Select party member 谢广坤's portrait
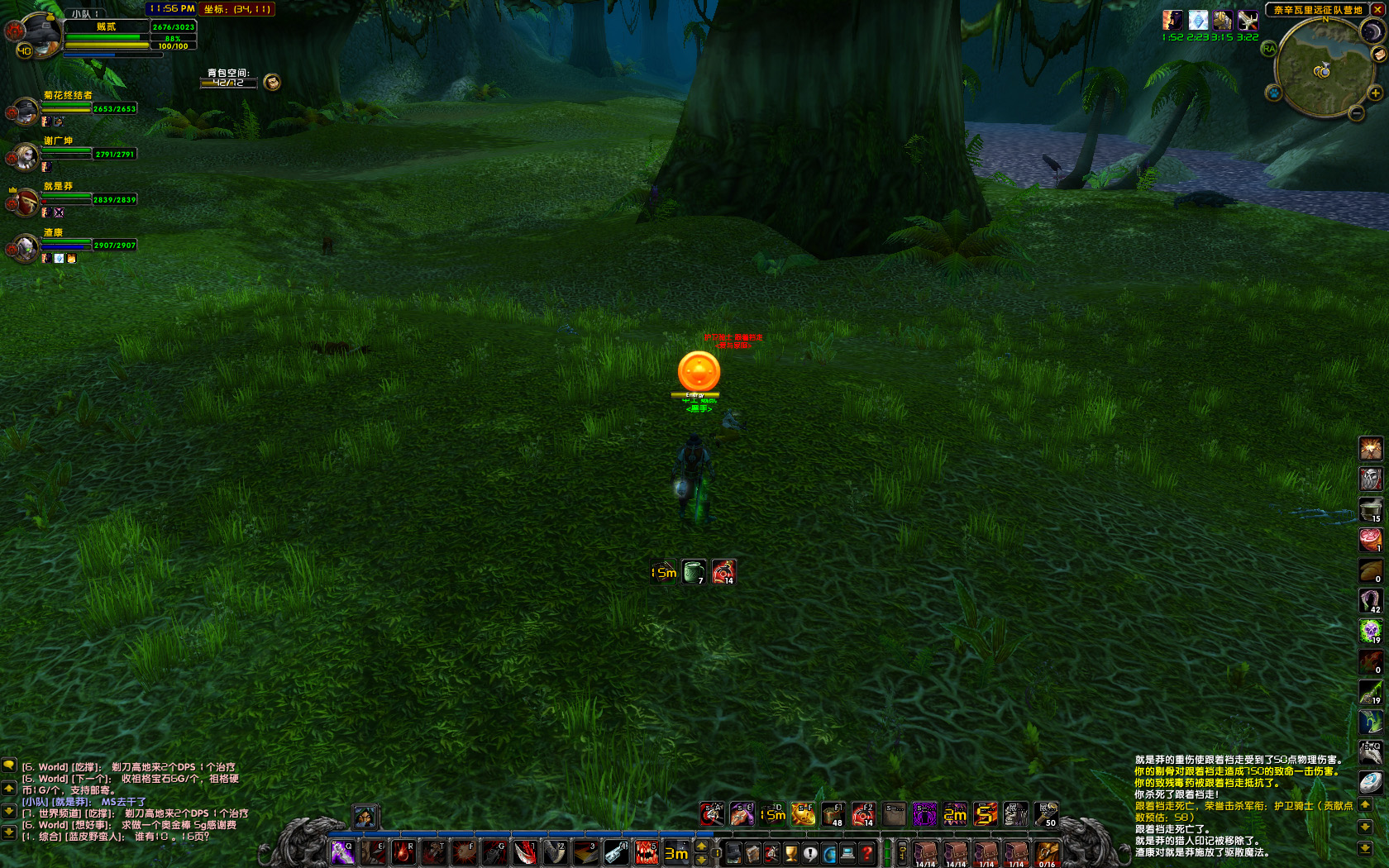 (25, 155)
